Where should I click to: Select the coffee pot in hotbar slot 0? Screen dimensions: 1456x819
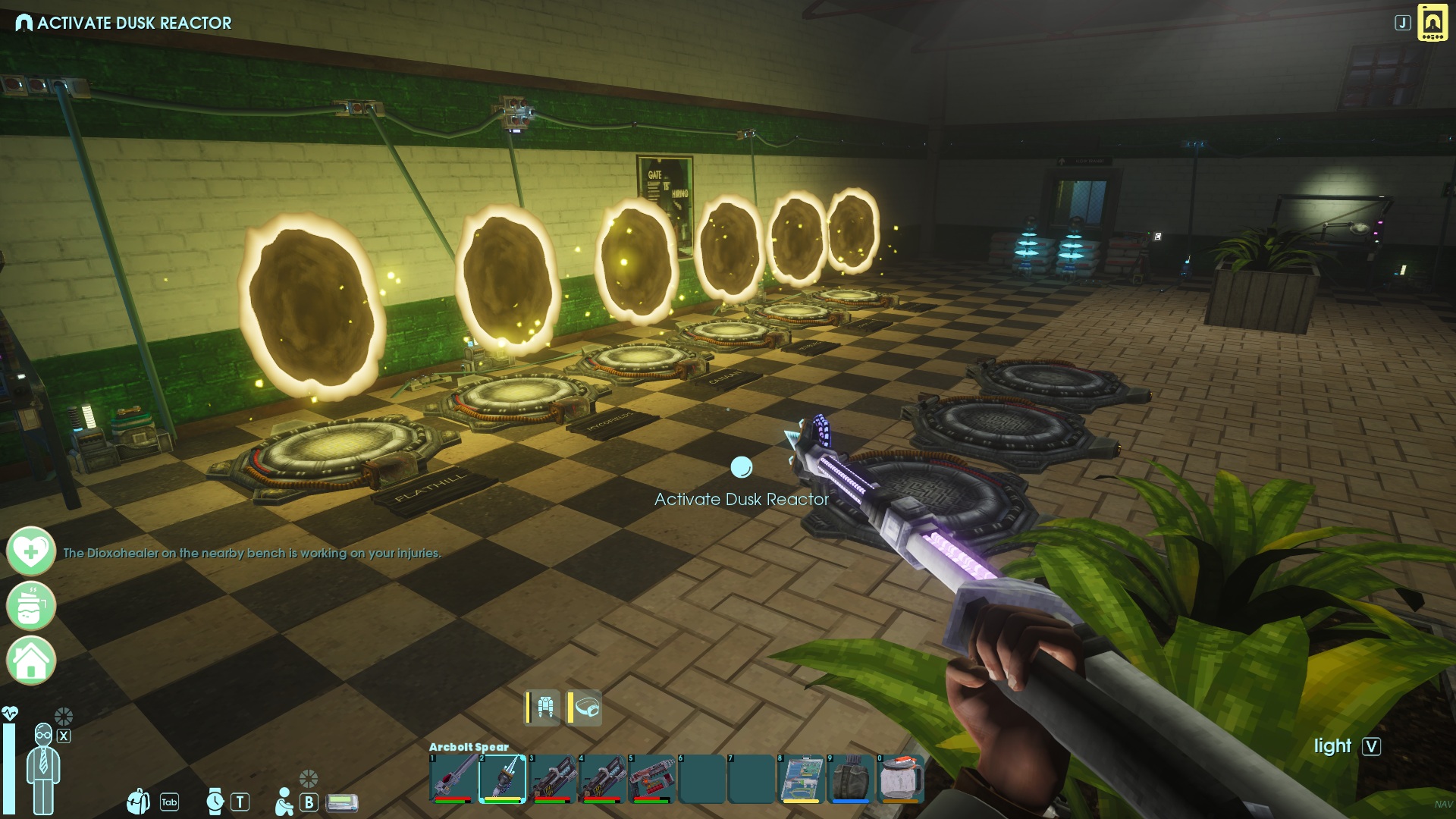[900, 778]
